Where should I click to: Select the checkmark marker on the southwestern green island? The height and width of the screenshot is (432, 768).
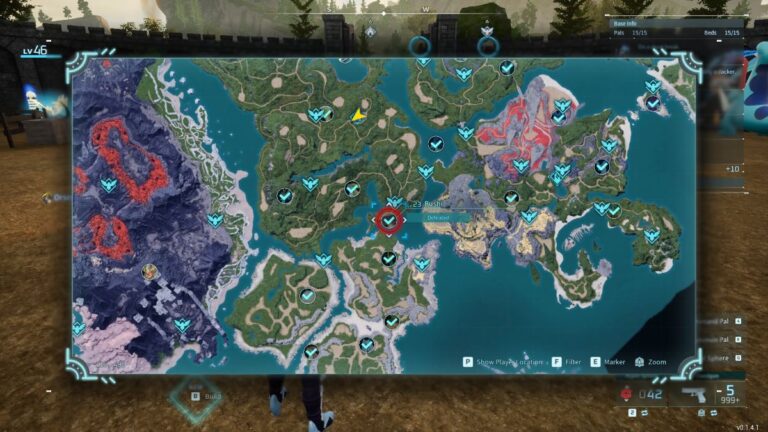(307, 296)
